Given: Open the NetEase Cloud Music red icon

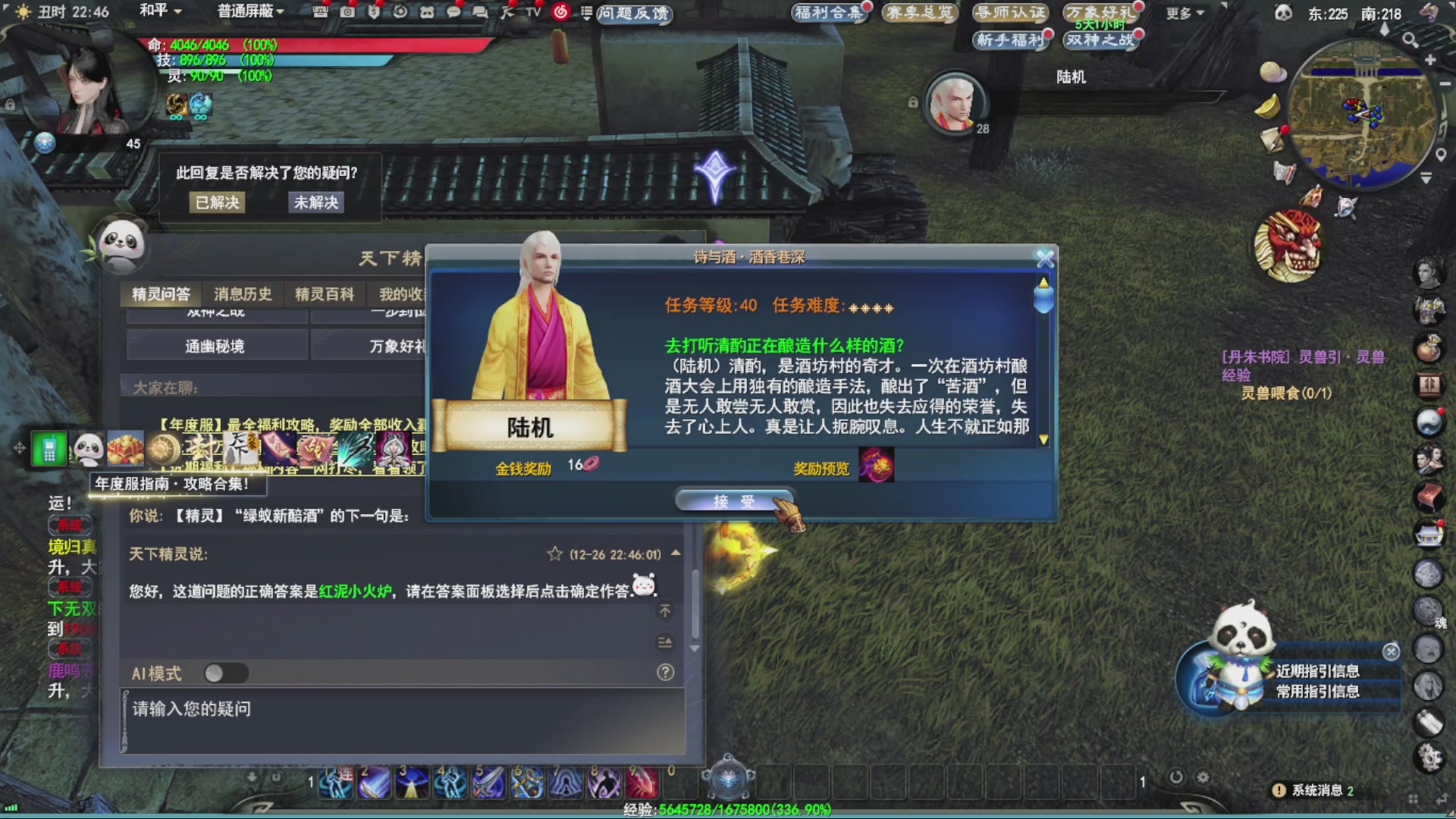Looking at the screenshot, I should [560, 13].
